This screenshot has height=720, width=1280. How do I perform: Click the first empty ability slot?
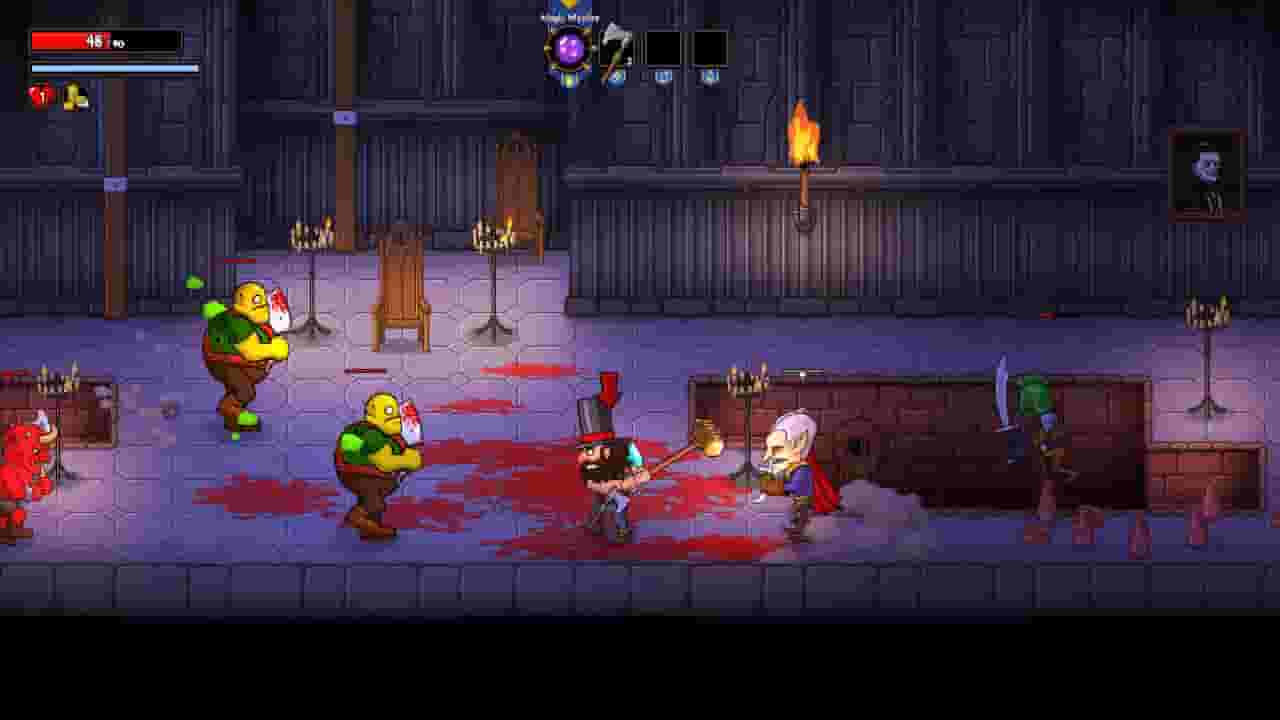pos(665,45)
